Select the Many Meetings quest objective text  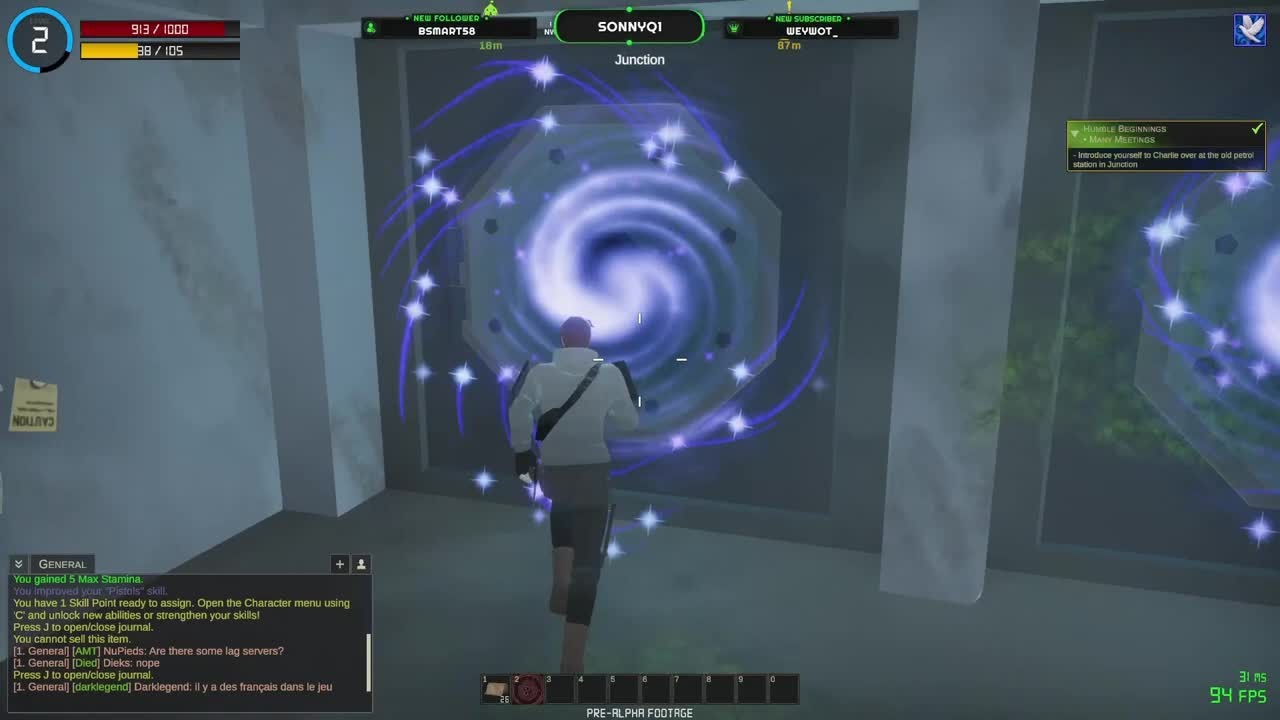[x=1121, y=140]
